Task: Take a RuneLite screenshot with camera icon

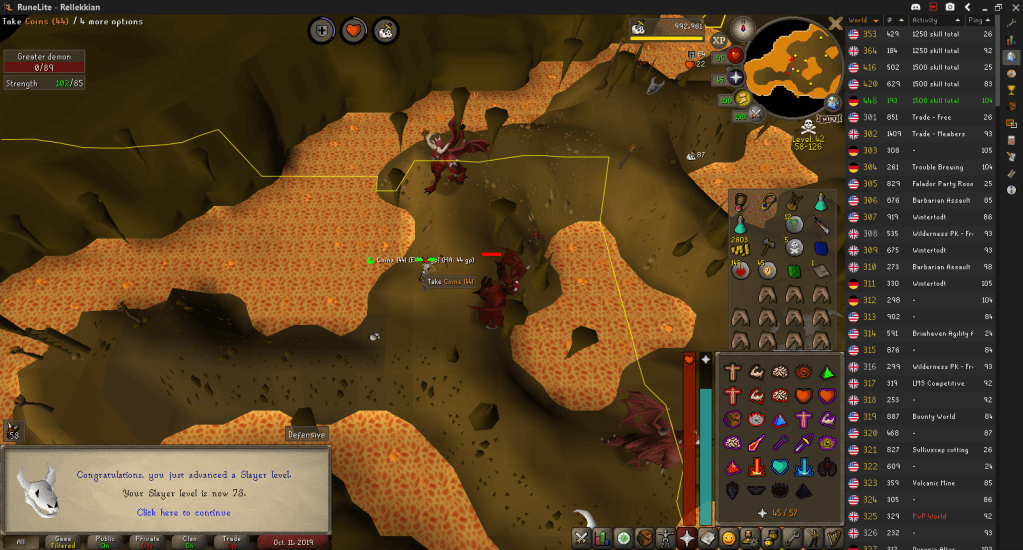Action: coord(950,7)
